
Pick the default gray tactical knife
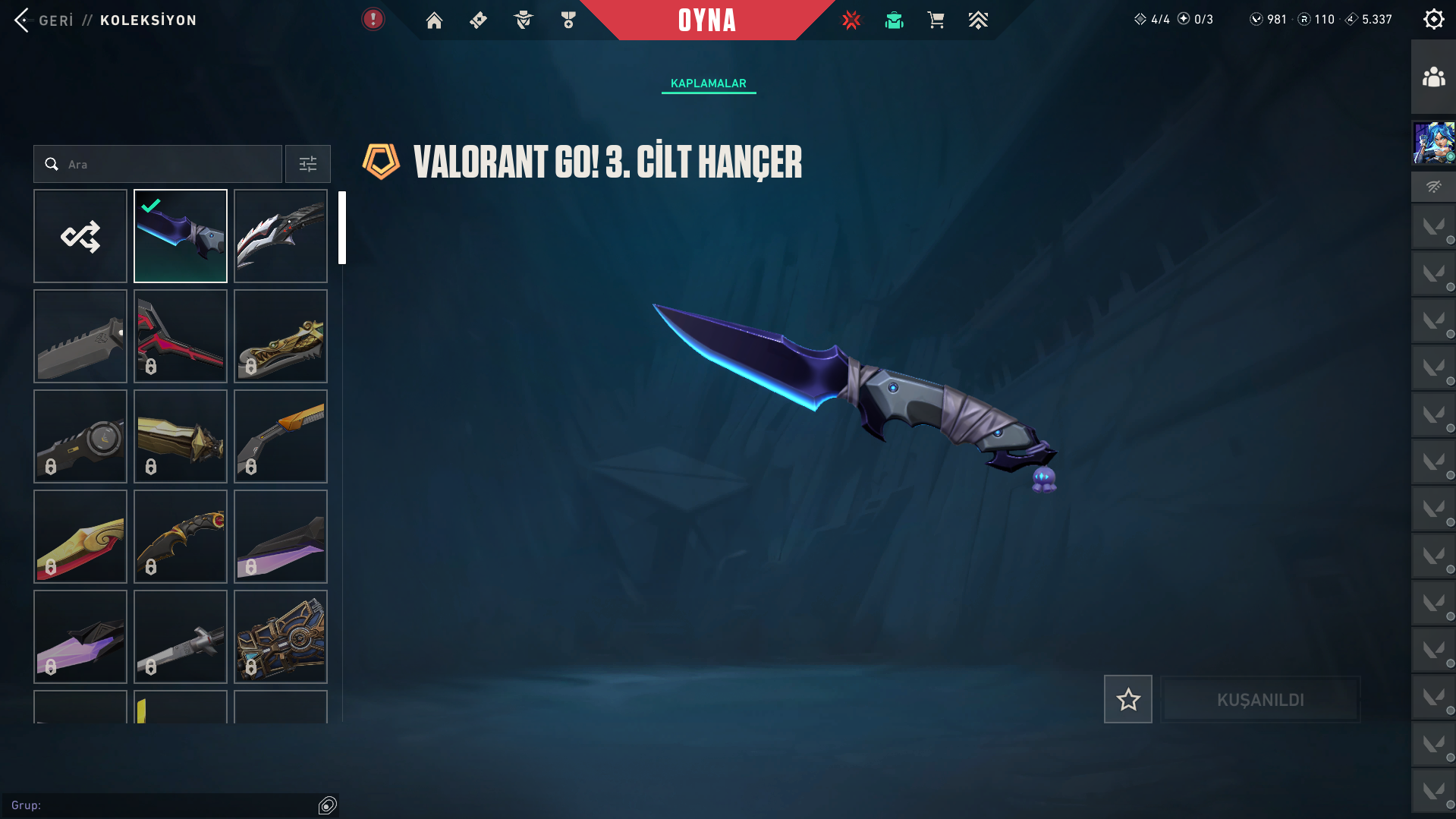80,336
